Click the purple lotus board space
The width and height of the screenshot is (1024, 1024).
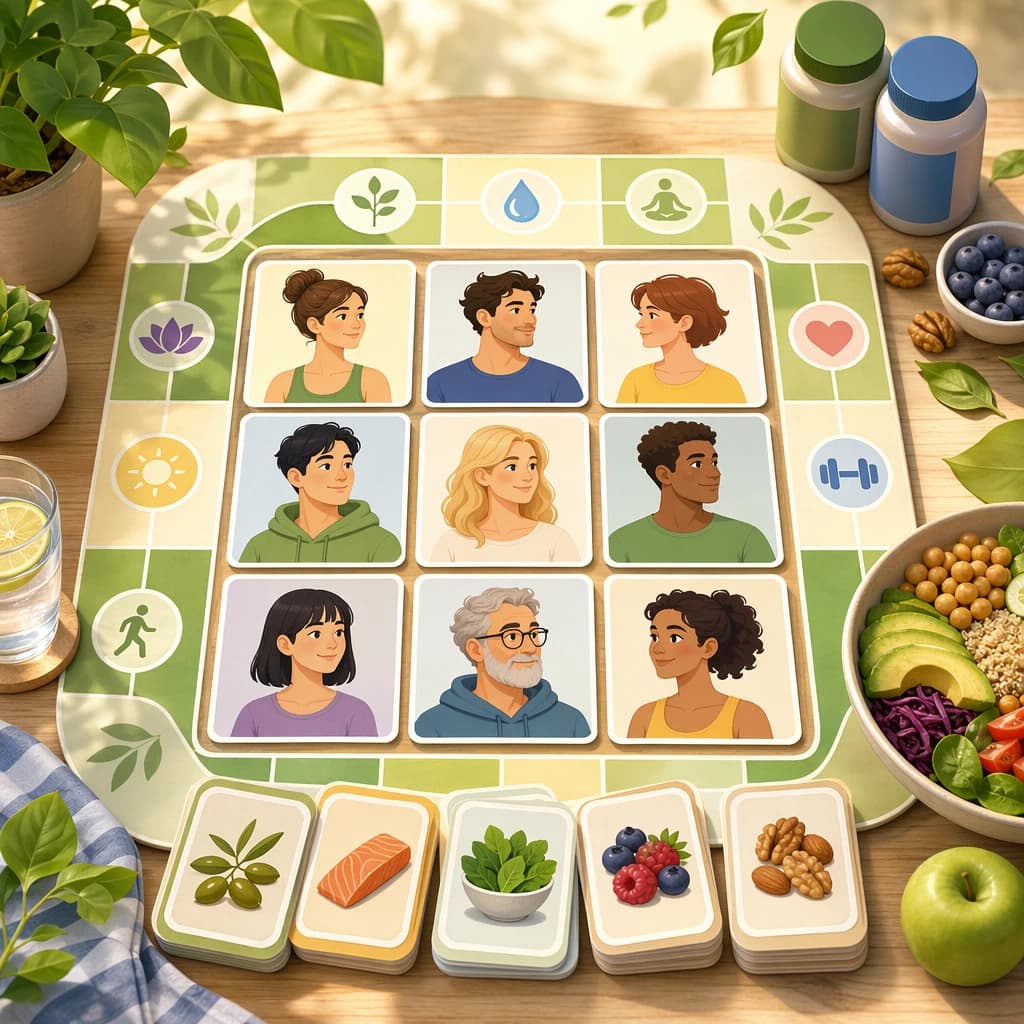click(x=171, y=336)
